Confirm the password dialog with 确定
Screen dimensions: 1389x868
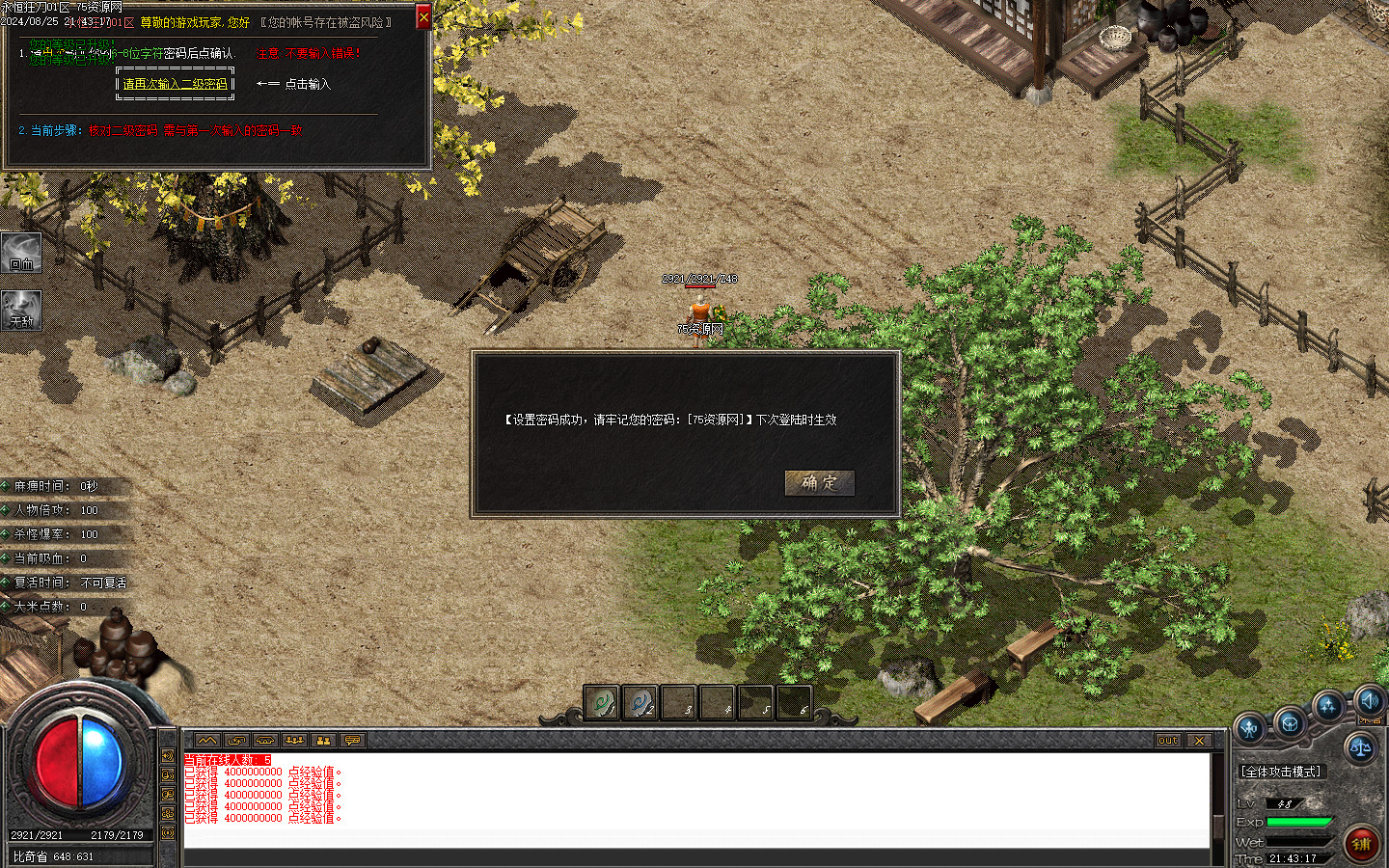coord(819,482)
